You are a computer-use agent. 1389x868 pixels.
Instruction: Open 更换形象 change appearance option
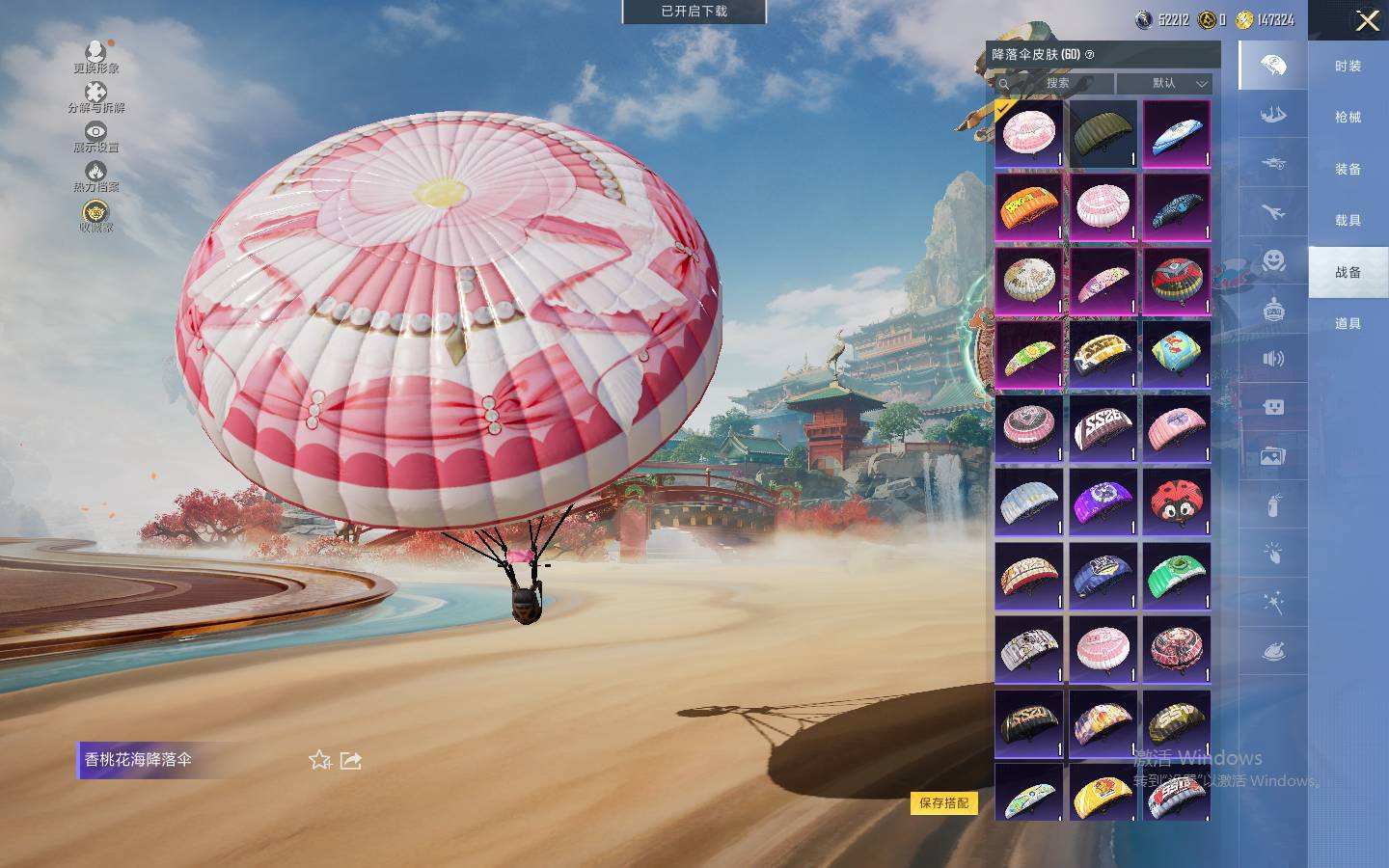[95, 57]
